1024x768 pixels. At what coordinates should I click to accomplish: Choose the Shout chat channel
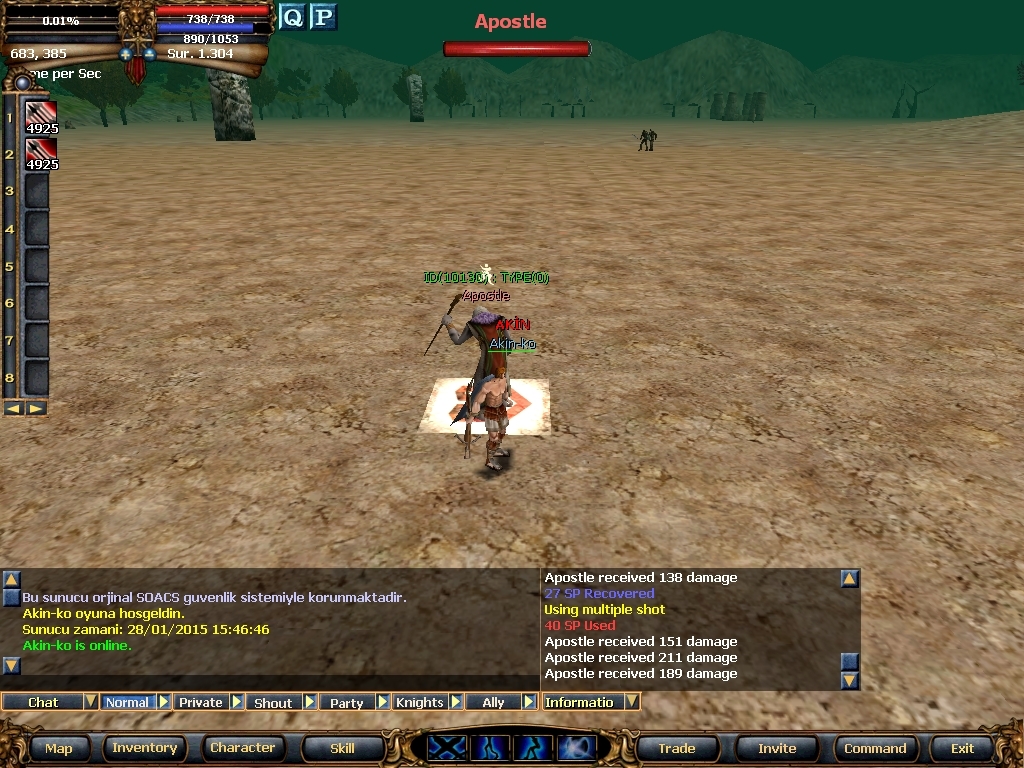coord(273,702)
